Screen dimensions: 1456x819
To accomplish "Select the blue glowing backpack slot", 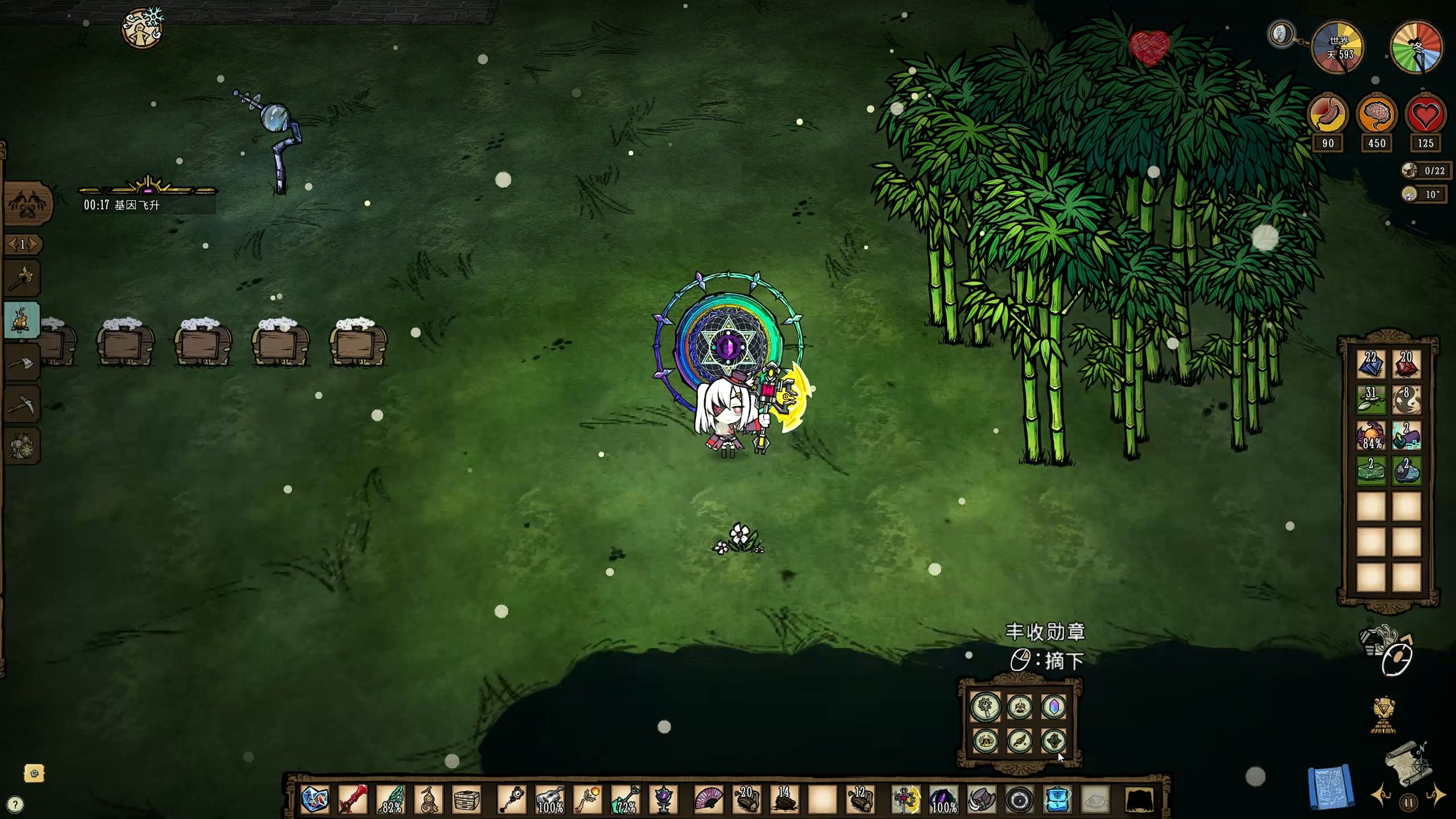I will pyautogui.click(x=1057, y=799).
